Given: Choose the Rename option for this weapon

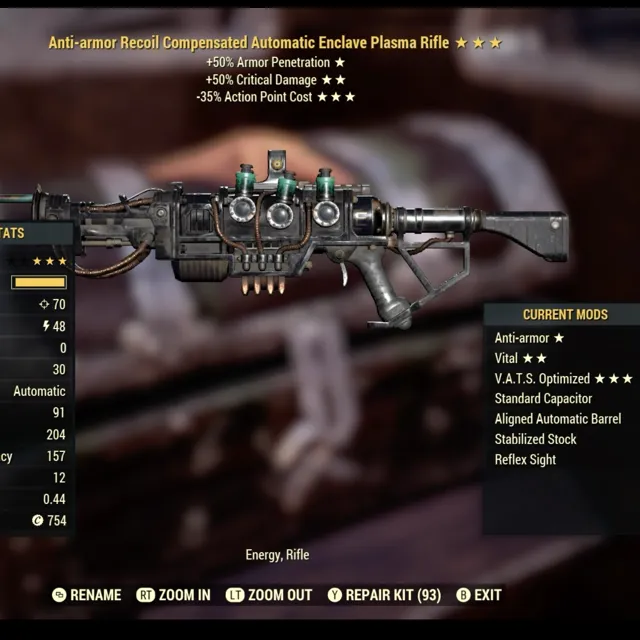Looking at the screenshot, I should [x=87, y=595].
